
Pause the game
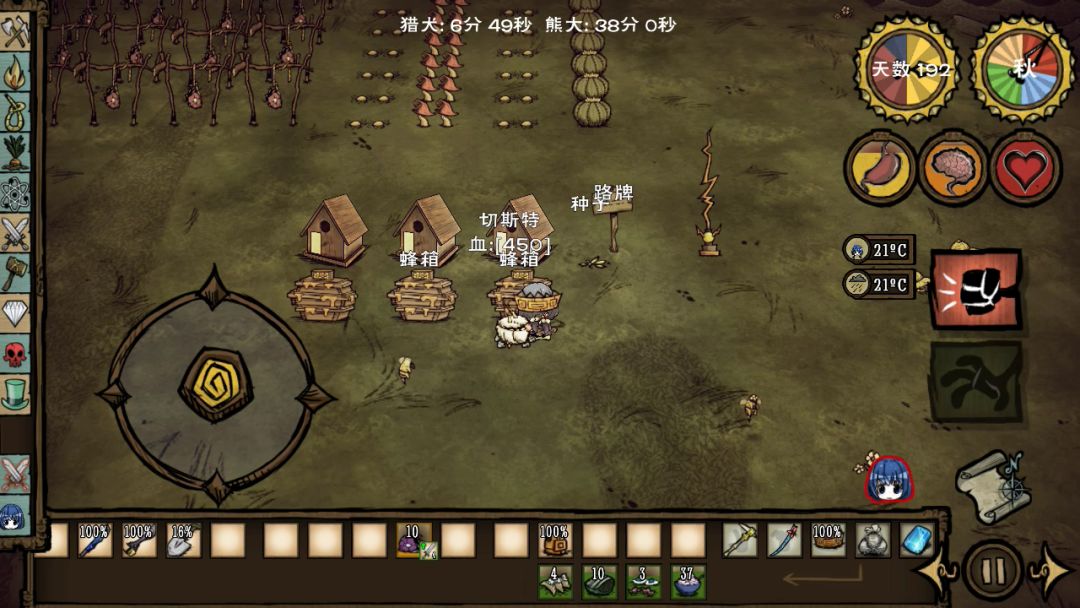993,571
